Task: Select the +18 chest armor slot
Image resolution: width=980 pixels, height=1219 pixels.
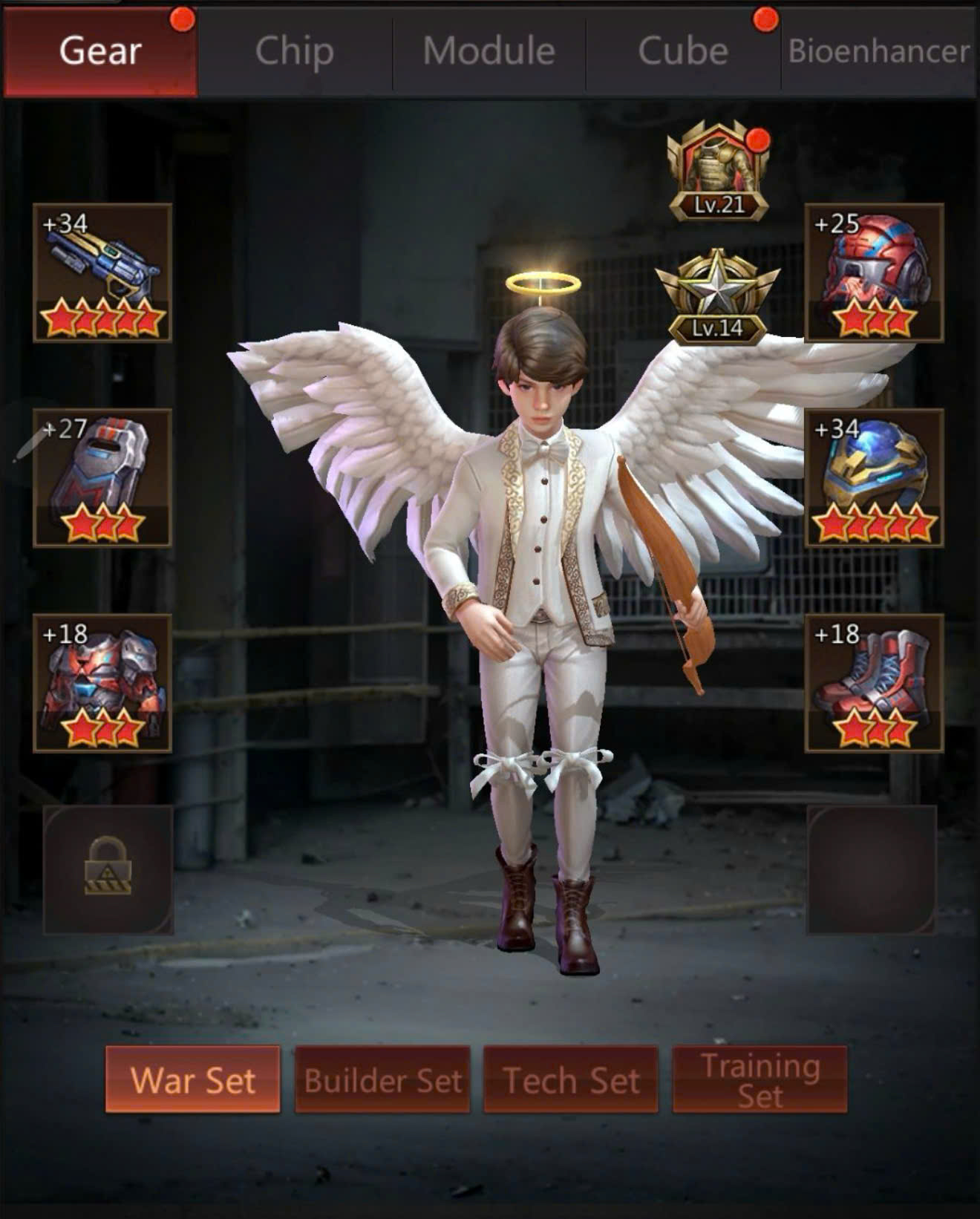Action: coord(102,683)
